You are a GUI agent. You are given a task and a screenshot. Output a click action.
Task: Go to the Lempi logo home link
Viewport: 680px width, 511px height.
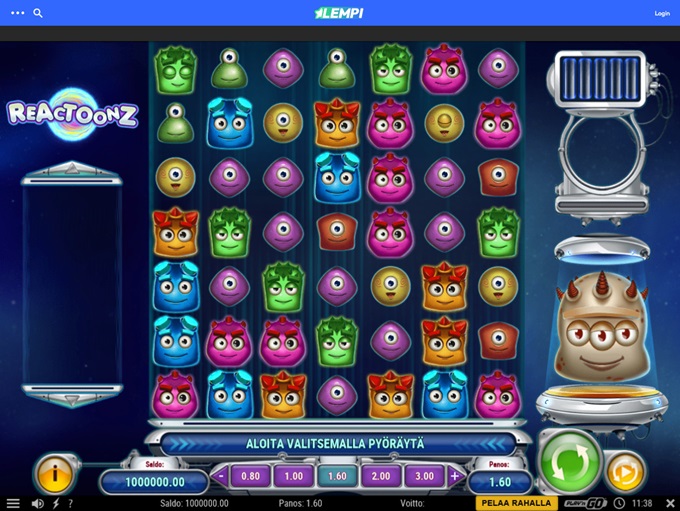339,13
